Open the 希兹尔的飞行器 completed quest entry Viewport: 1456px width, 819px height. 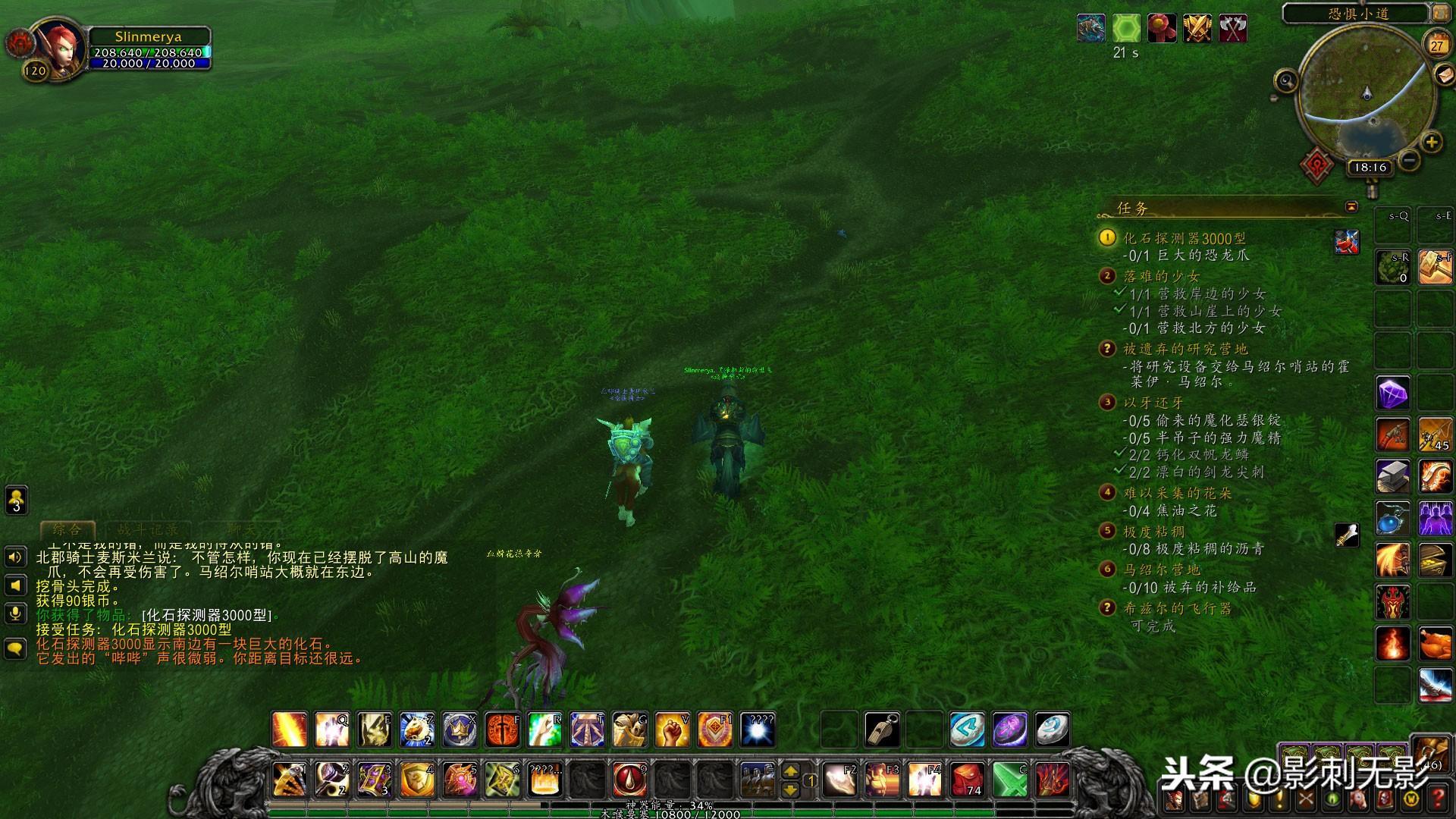(x=1177, y=608)
